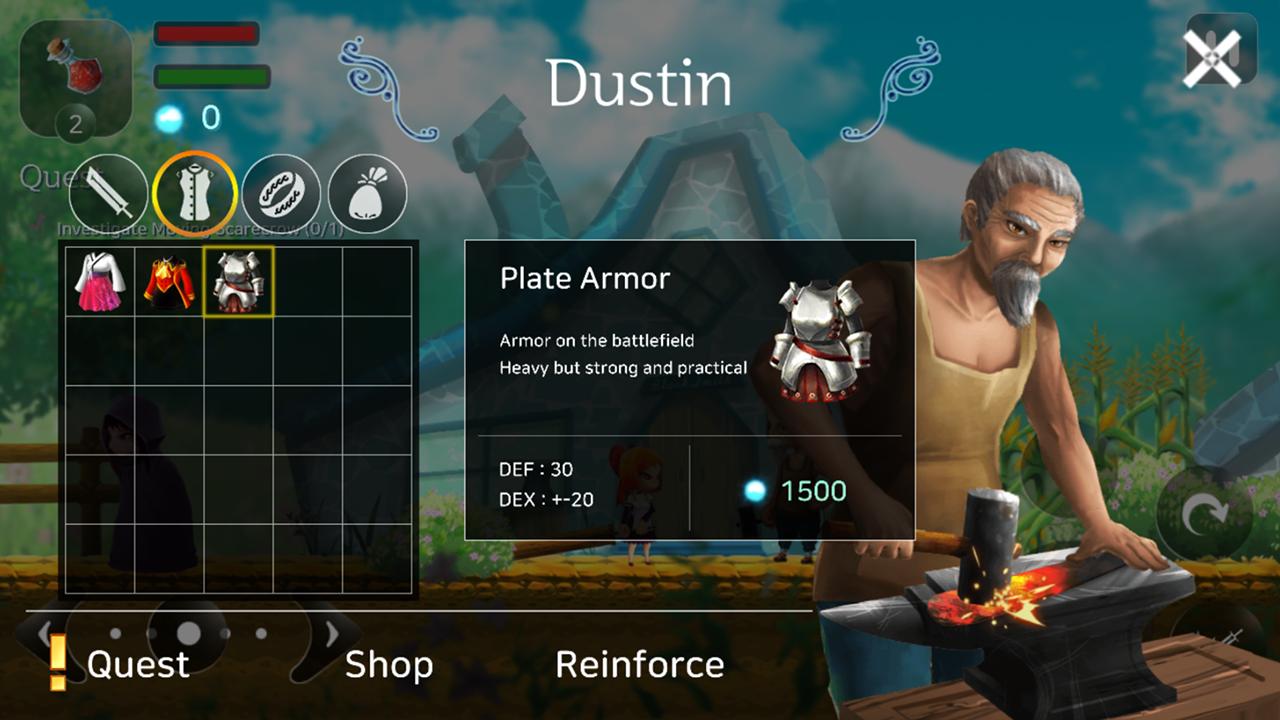
Task: Open the Quest menu option
Action: pyautogui.click(x=137, y=664)
